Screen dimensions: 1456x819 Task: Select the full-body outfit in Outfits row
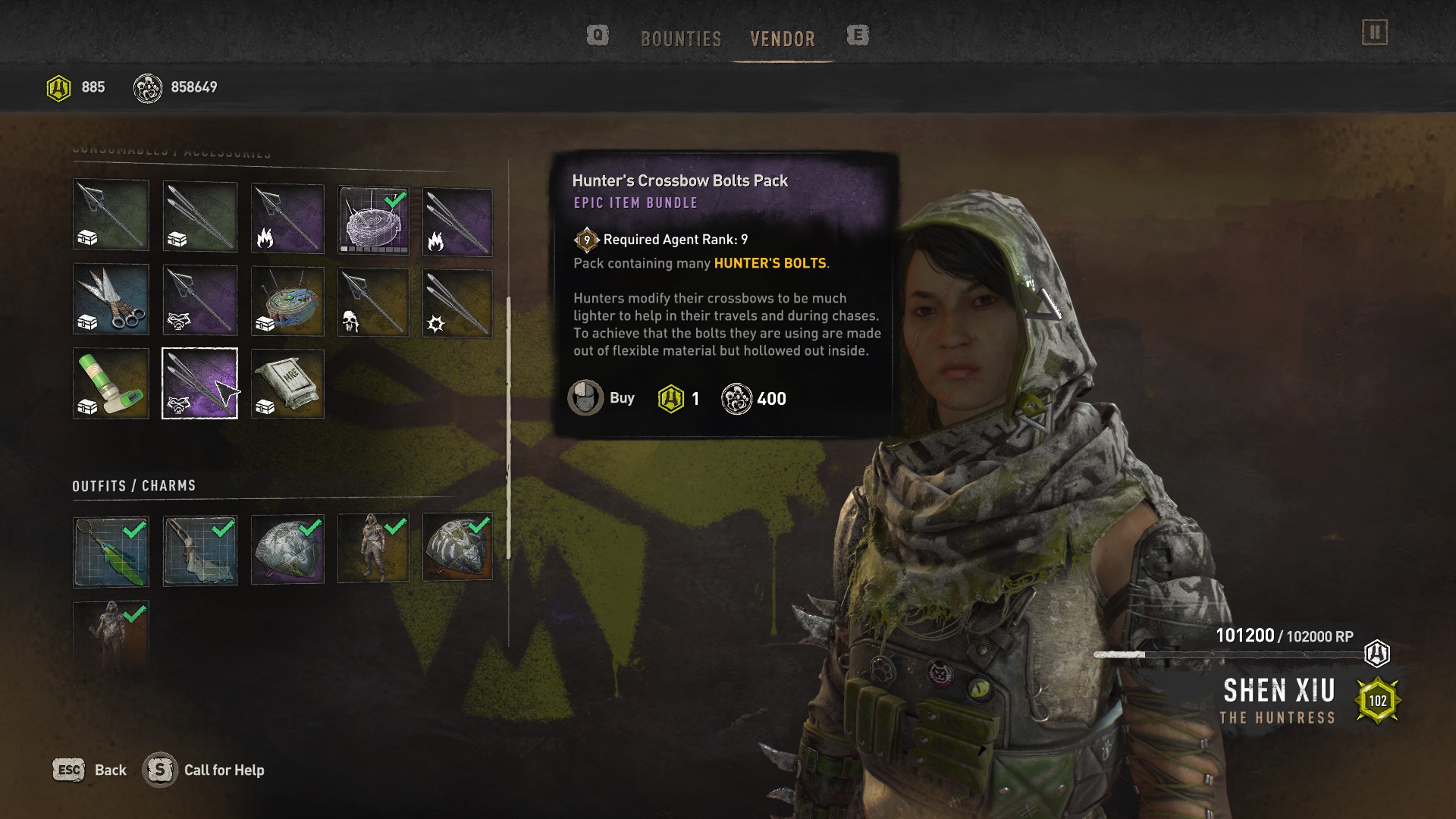tap(373, 548)
